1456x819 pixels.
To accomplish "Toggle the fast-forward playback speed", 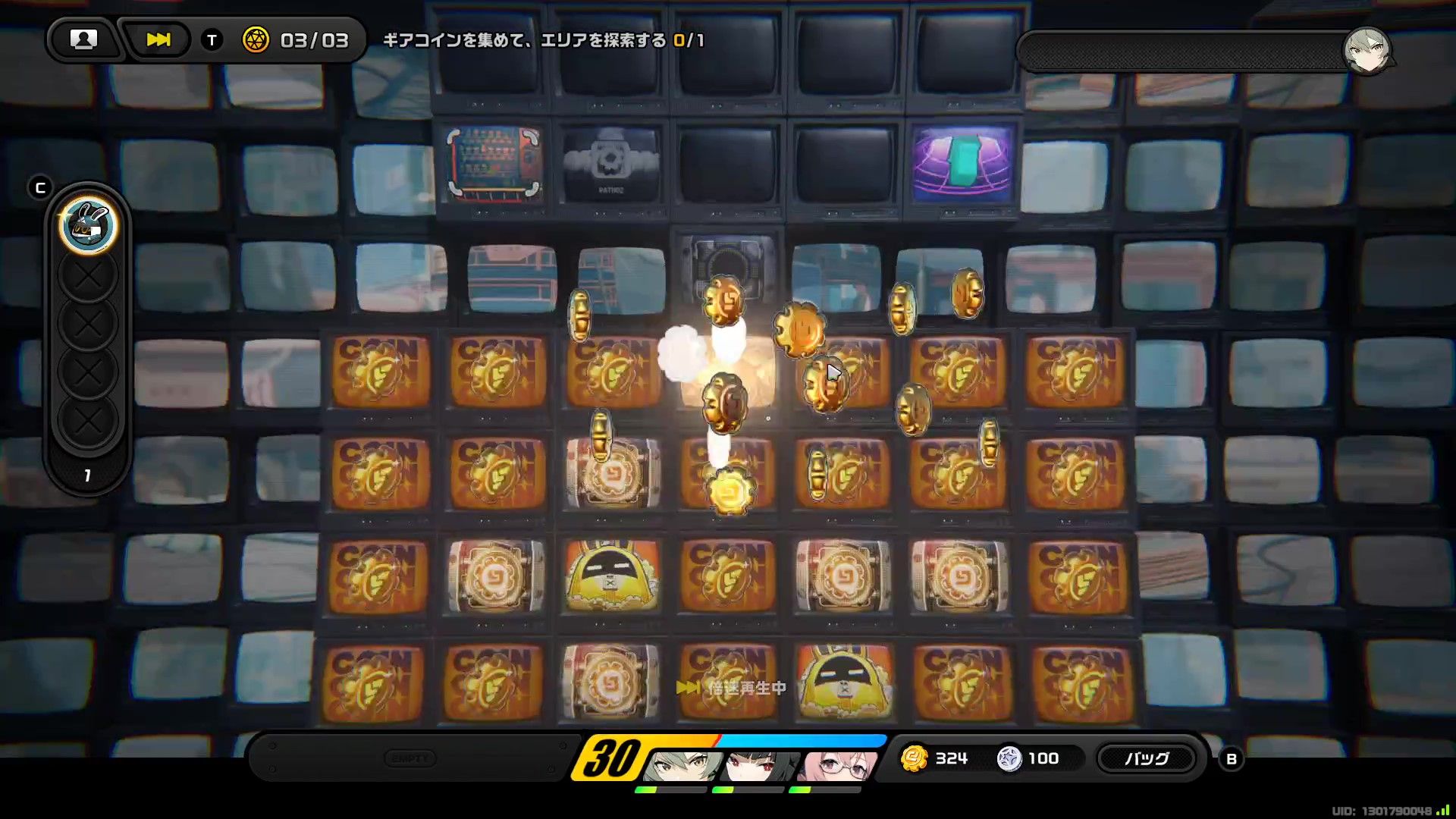I will click(x=157, y=39).
